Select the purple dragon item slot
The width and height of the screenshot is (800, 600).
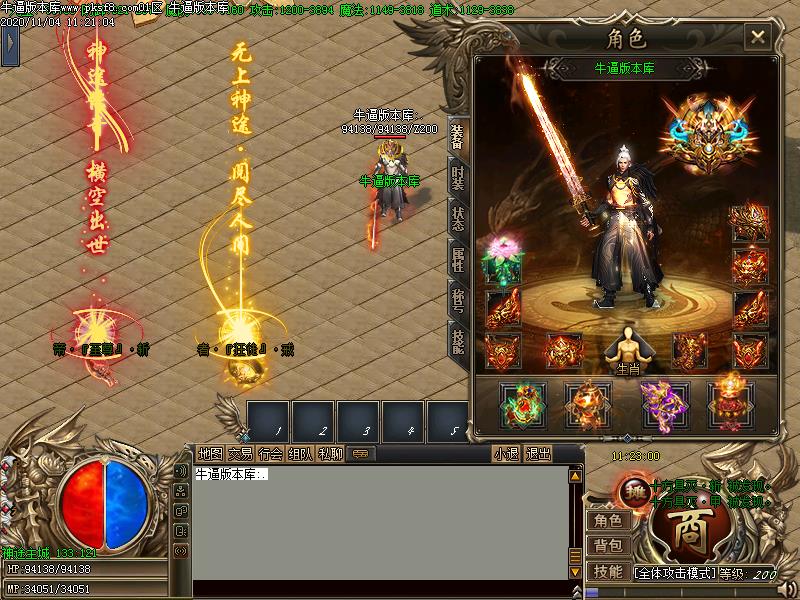tap(658, 401)
